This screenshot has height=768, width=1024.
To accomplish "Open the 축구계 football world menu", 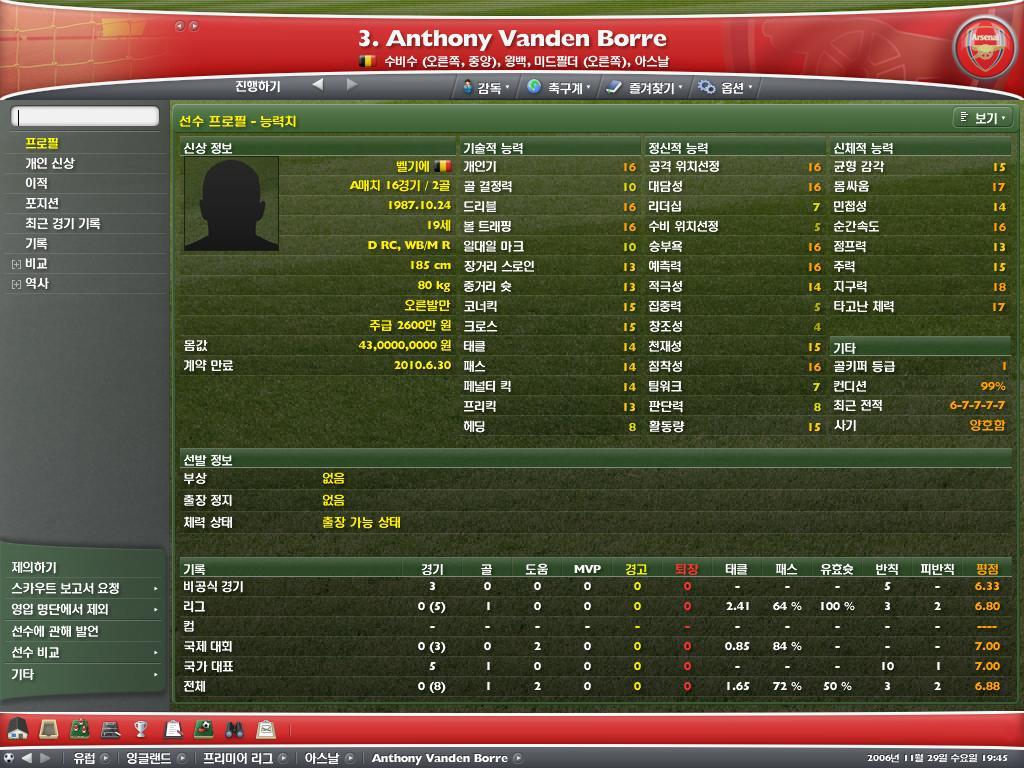I will tap(558, 88).
